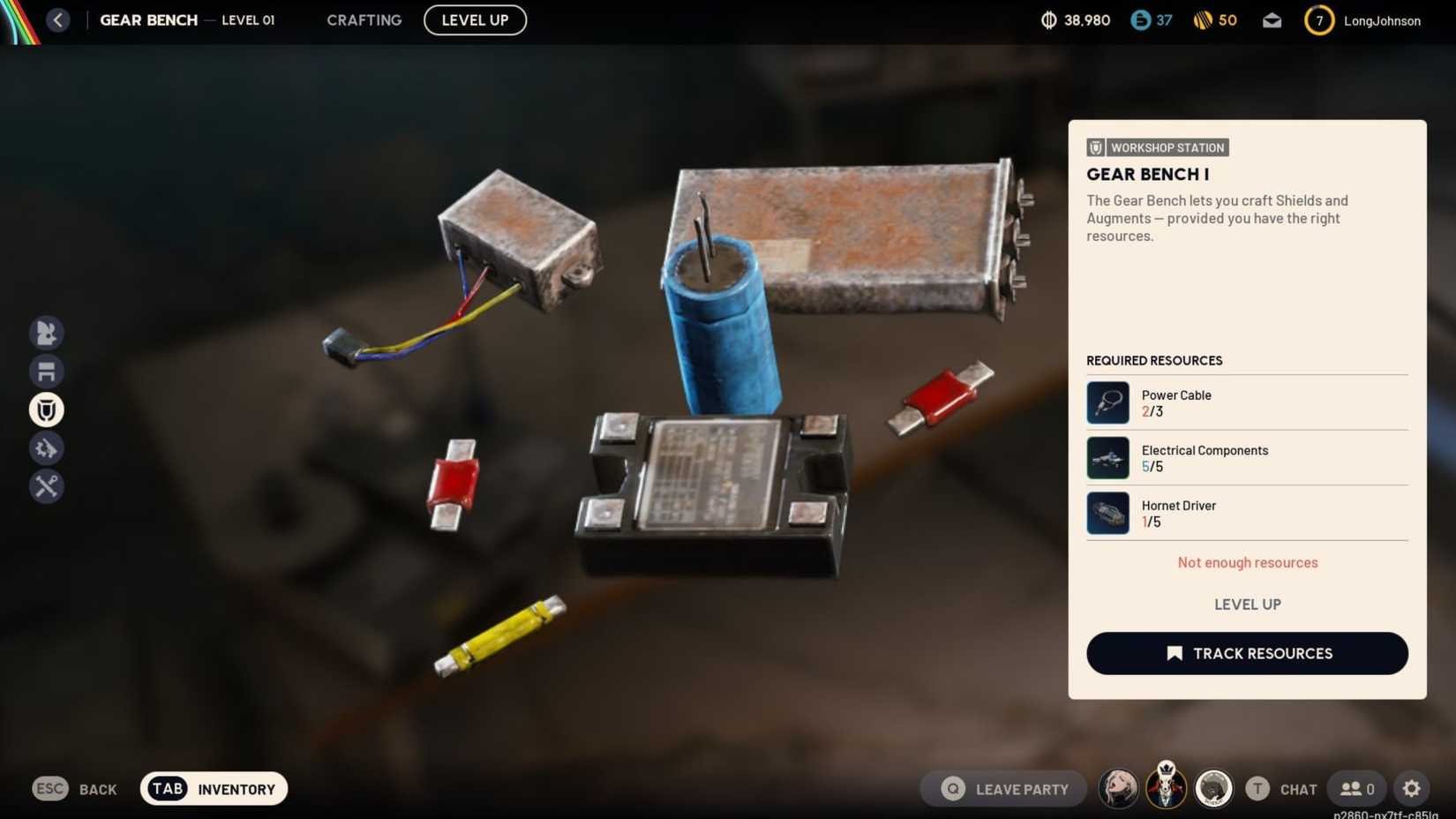This screenshot has height=819, width=1456.
Task: Select the crossed-tools repair category icon
Action: click(x=47, y=486)
